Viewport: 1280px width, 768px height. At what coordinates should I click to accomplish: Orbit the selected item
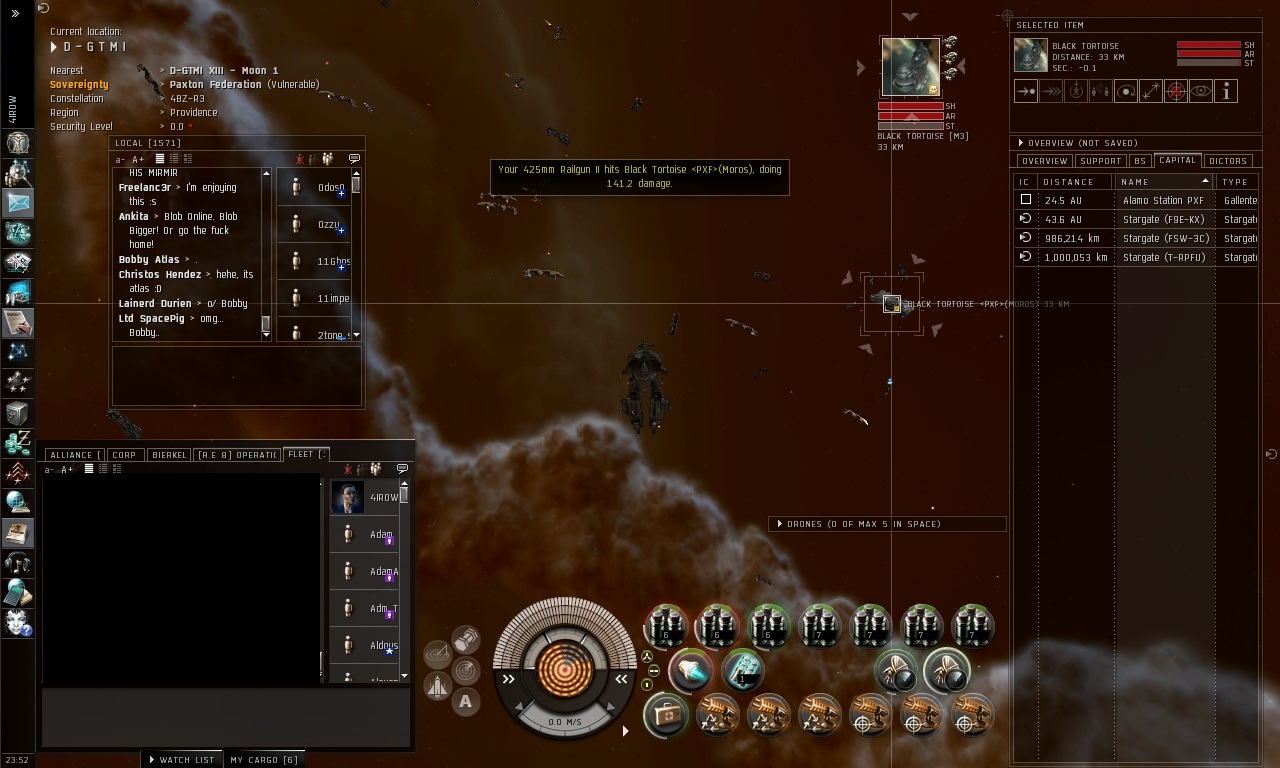1126,91
